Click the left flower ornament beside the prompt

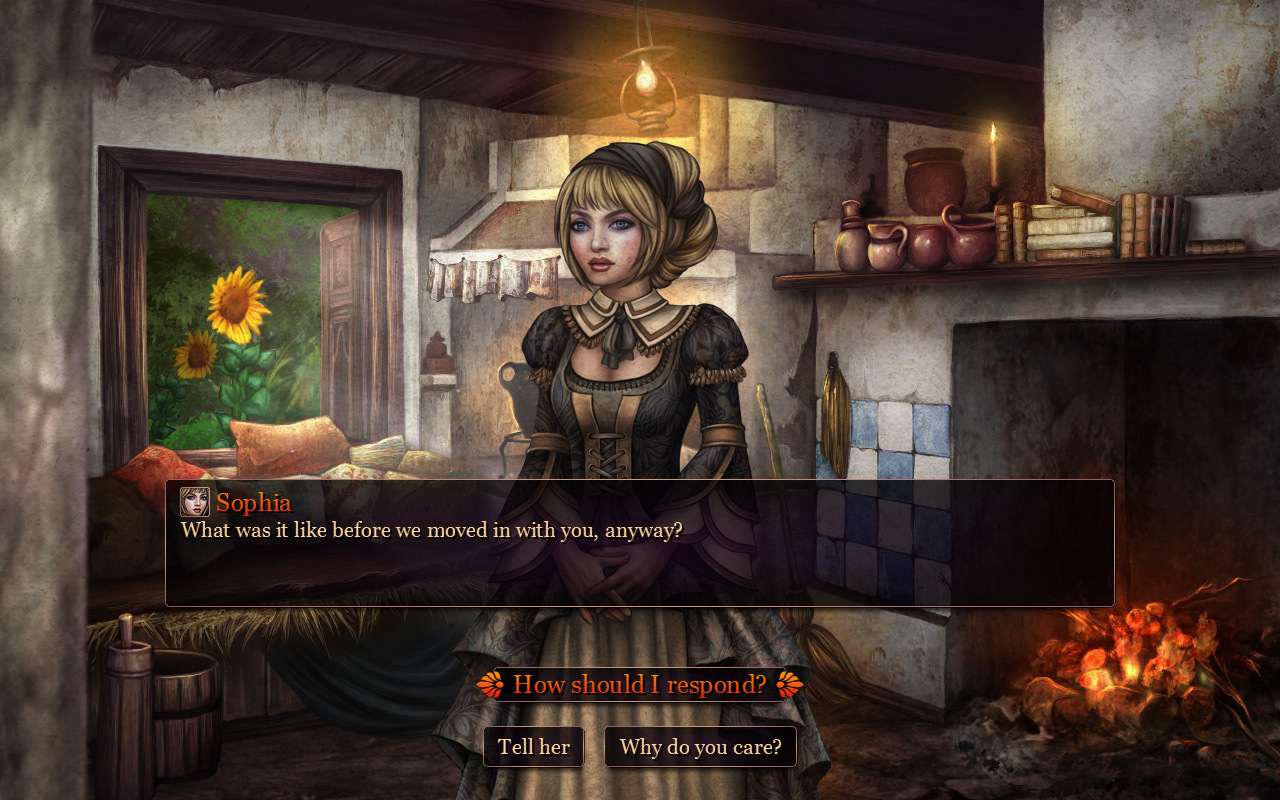tap(493, 685)
